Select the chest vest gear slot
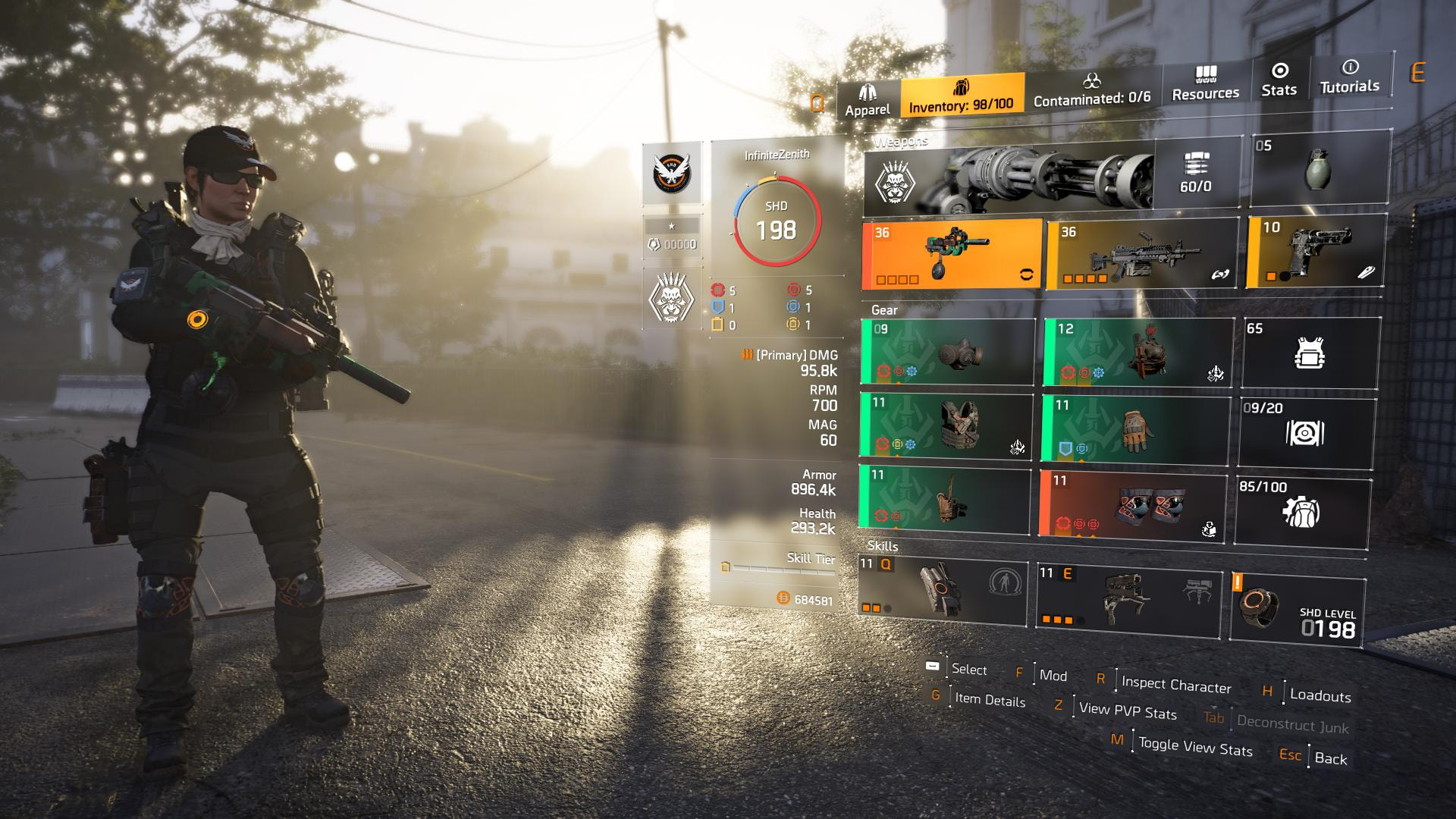1456x819 pixels. tap(946, 426)
